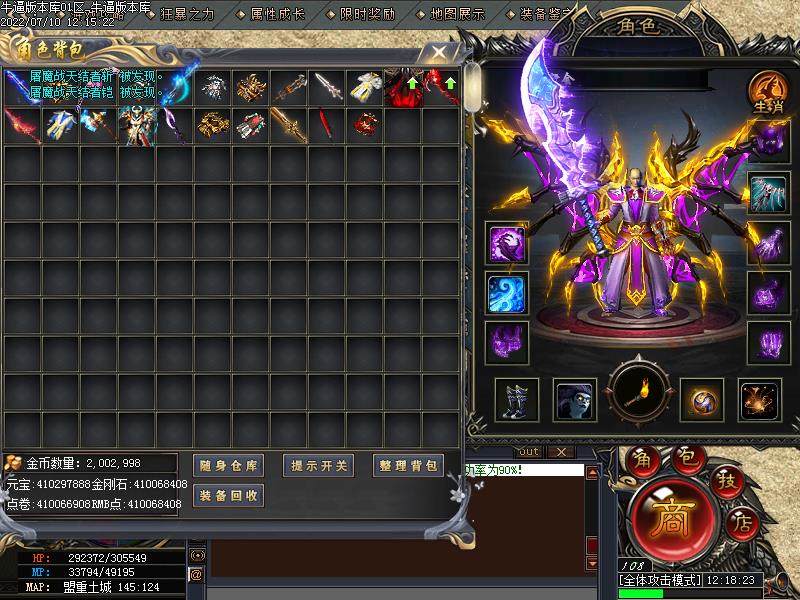Open the 技 skills round button
Image resolution: width=800 pixels, height=600 pixels.
point(725,481)
